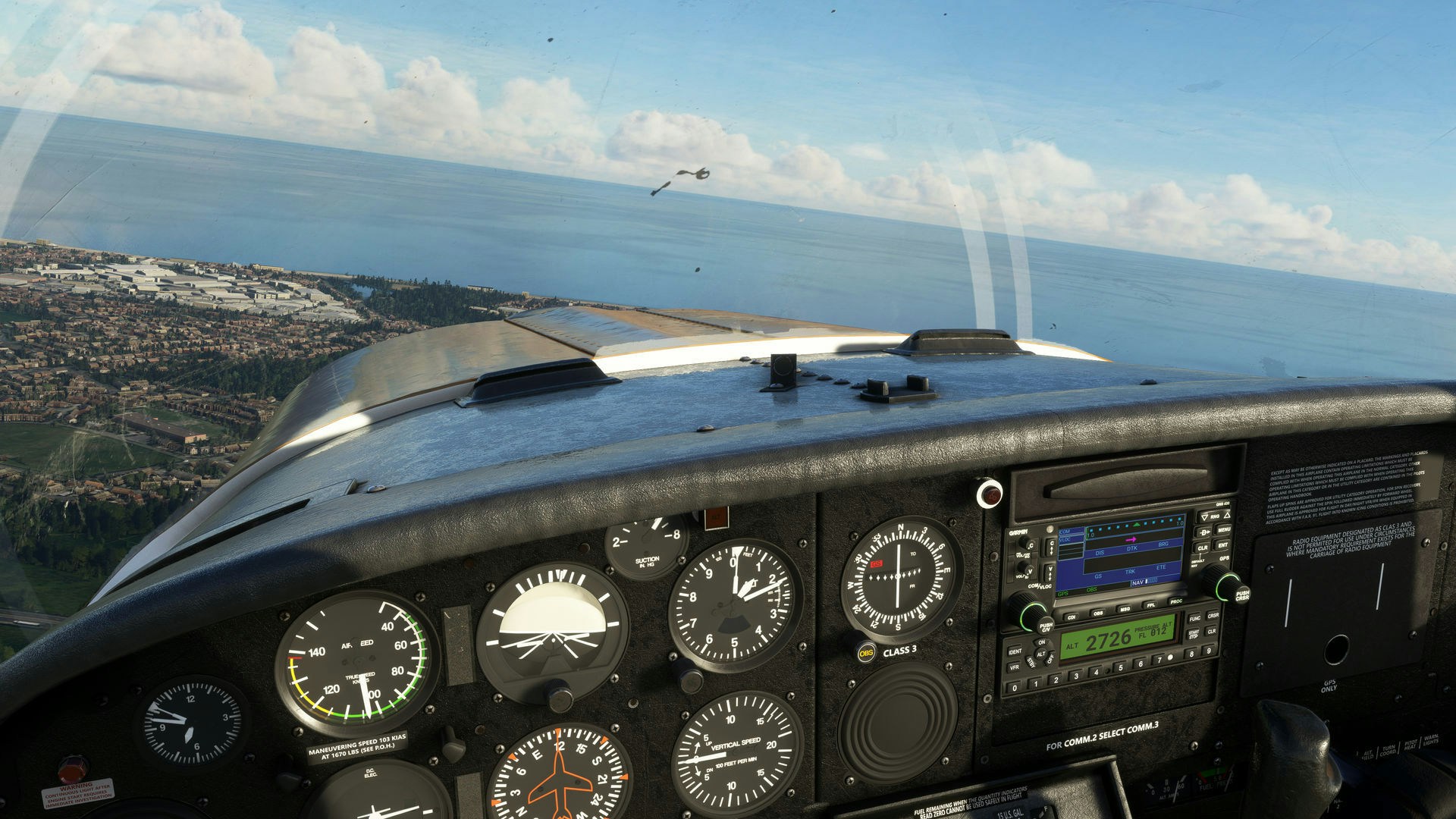Image resolution: width=1456 pixels, height=819 pixels.
Task: Open the FPL flight plan page
Action: 1150,606
